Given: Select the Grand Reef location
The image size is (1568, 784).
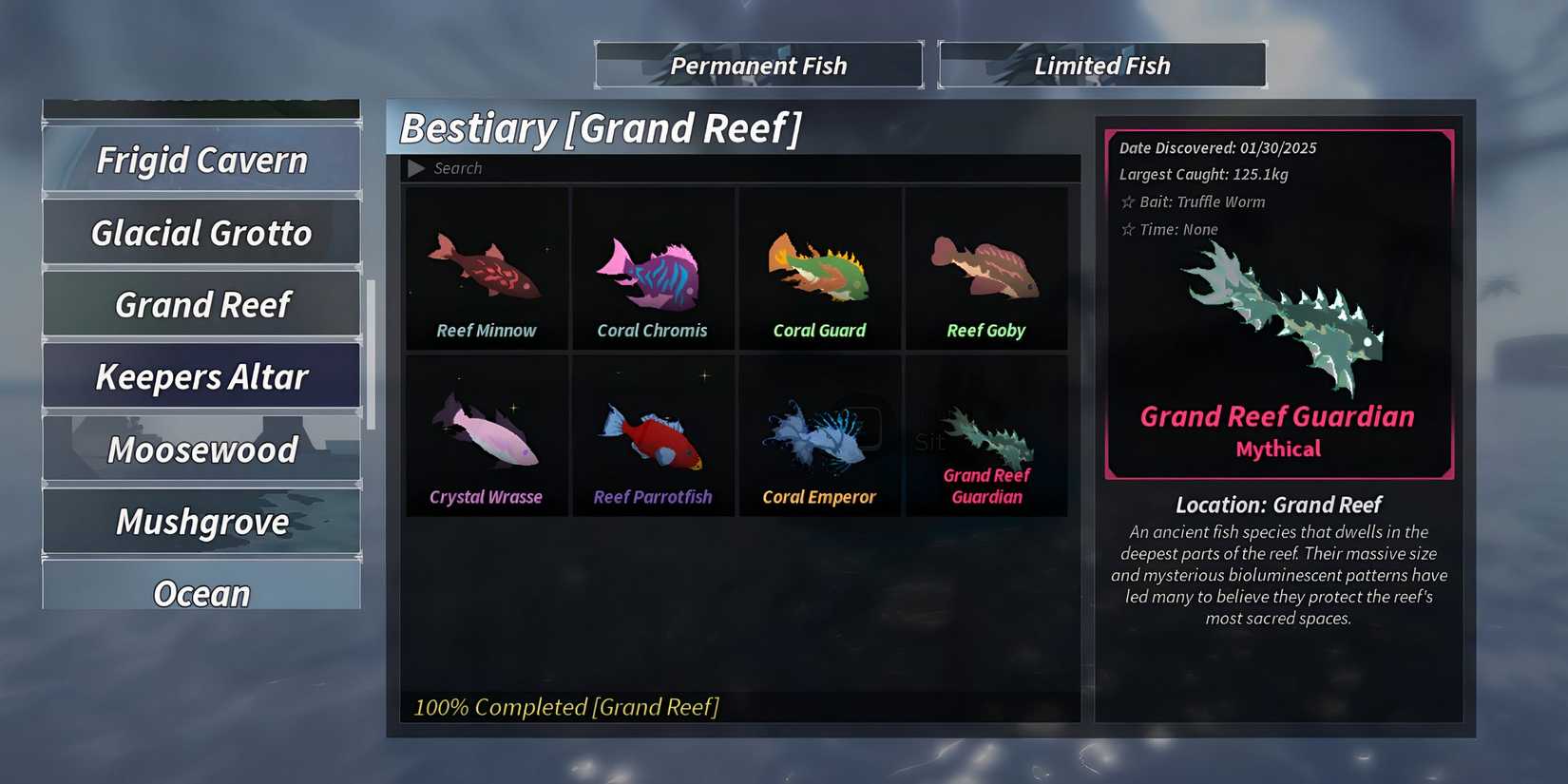Looking at the screenshot, I should (201, 304).
